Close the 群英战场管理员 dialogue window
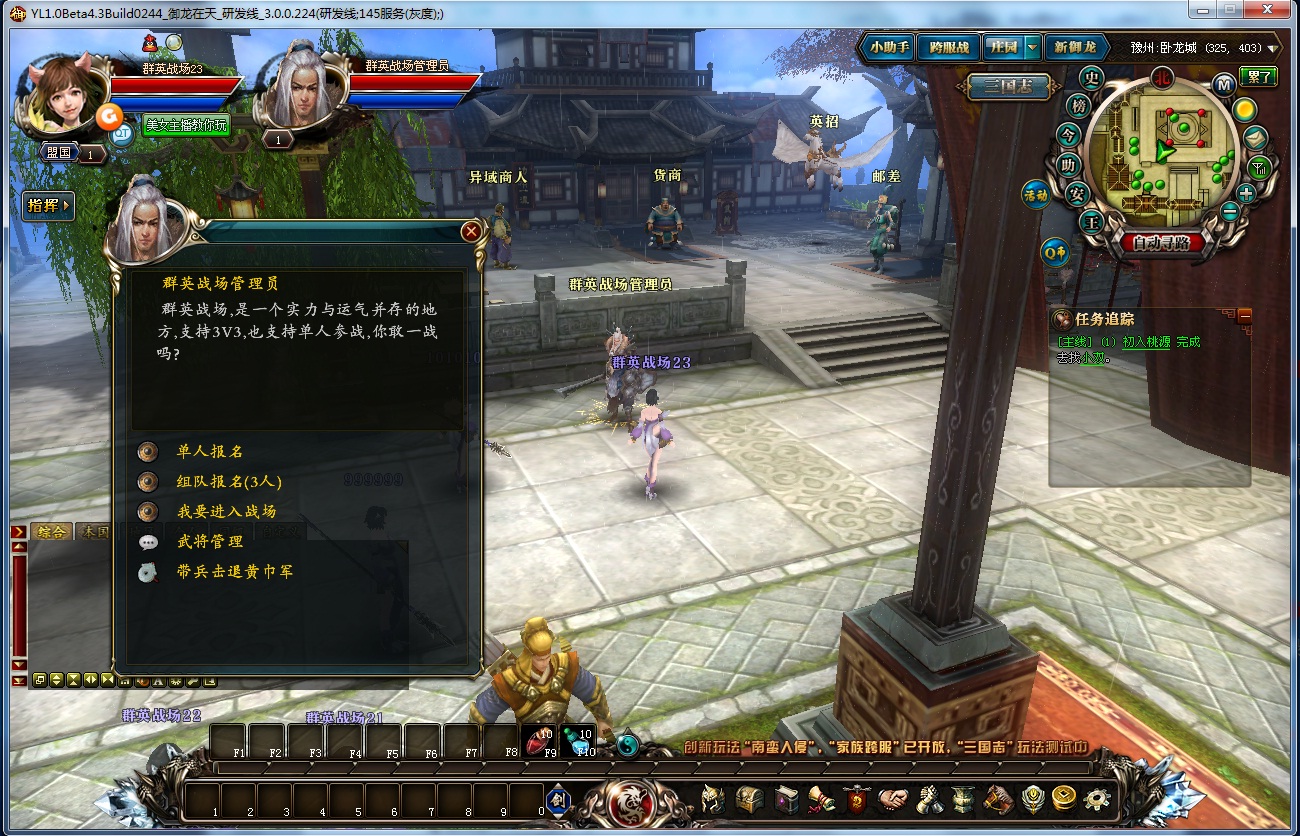 (471, 232)
